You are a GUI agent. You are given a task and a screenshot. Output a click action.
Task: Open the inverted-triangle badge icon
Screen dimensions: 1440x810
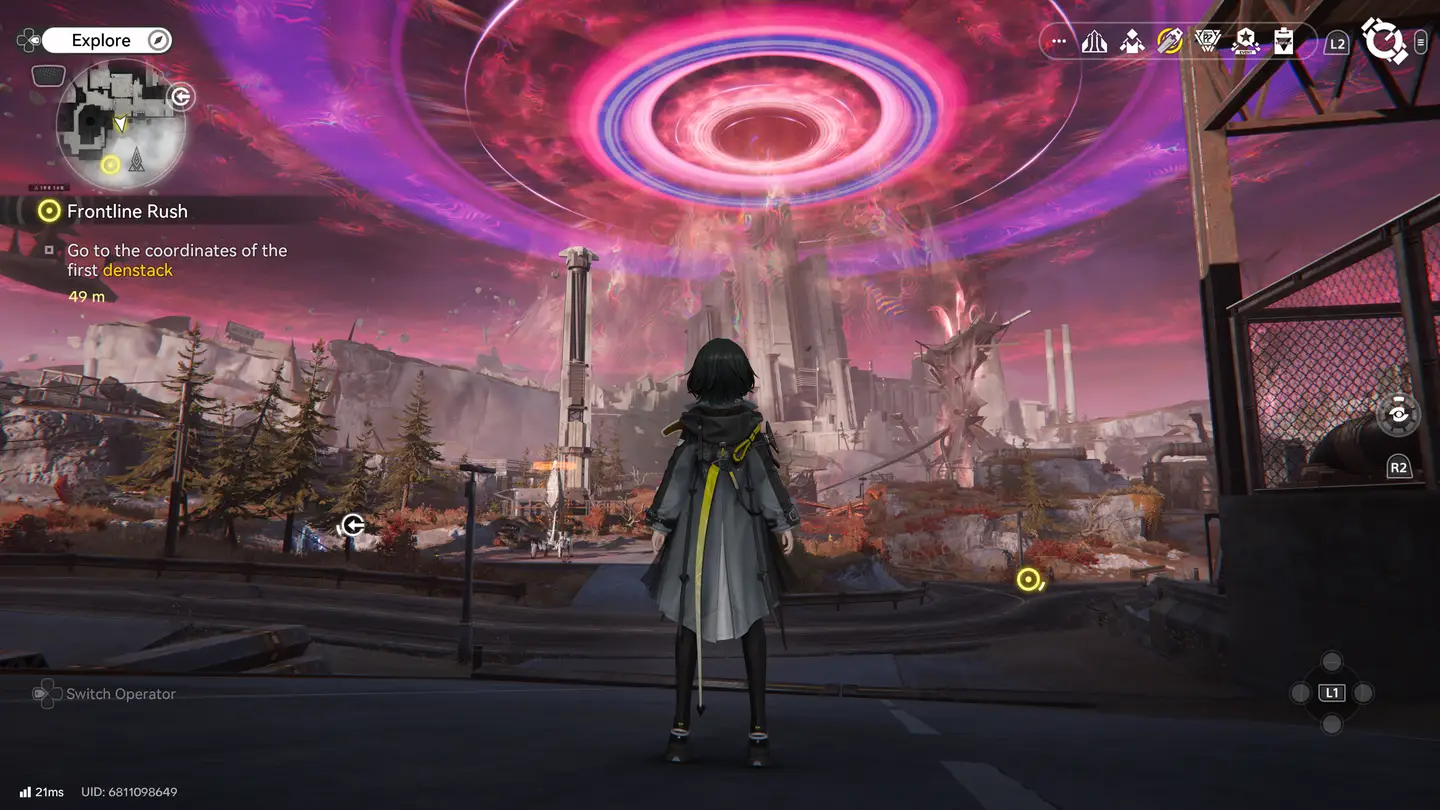pyautogui.click(x=1208, y=42)
